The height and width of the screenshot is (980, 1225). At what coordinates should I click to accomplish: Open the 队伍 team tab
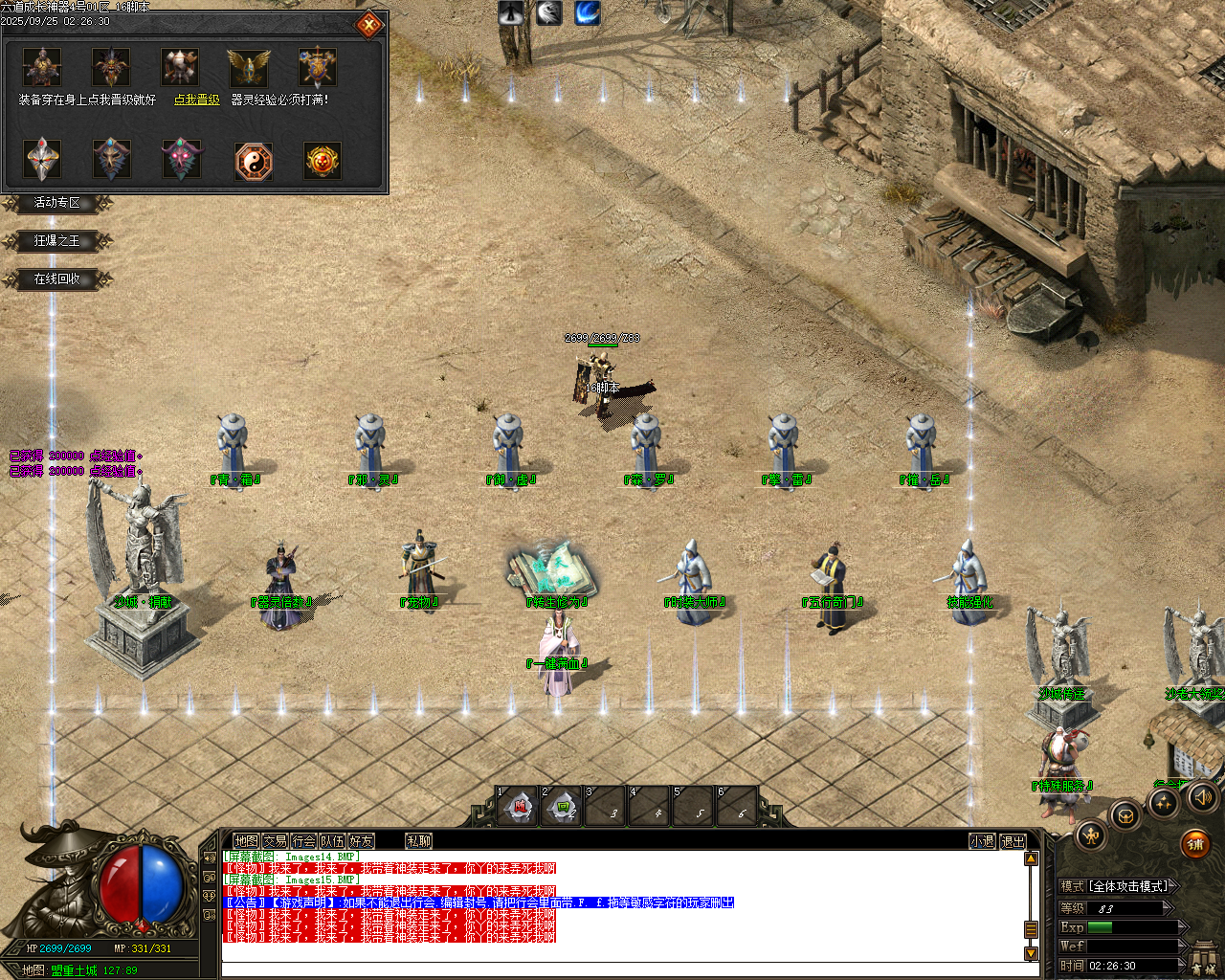point(332,841)
